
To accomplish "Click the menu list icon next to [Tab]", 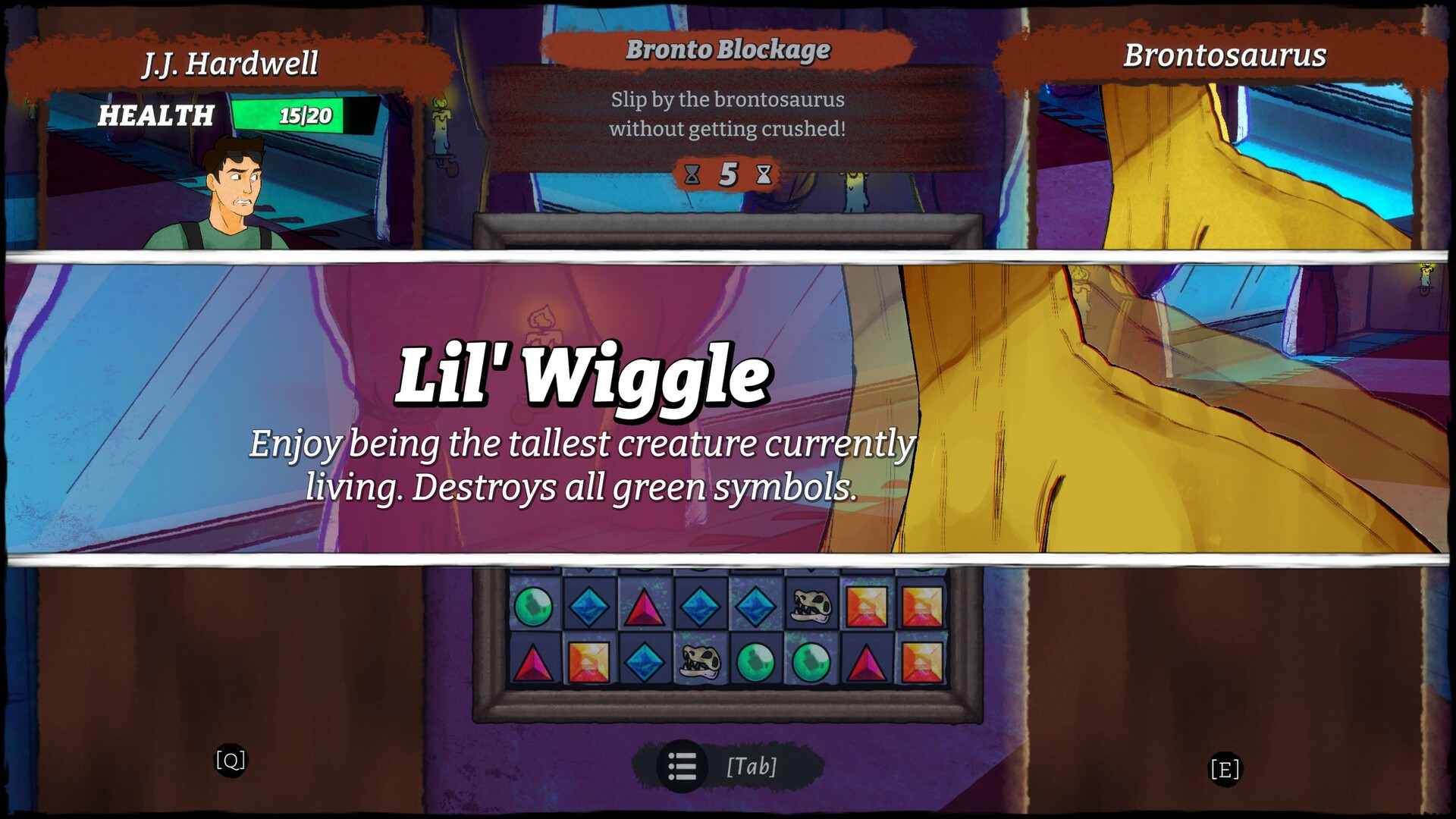I will tap(683, 766).
